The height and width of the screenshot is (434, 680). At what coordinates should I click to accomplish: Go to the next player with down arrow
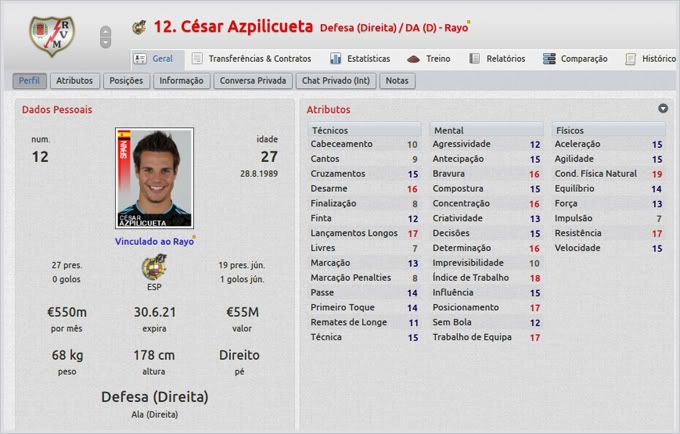click(106, 43)
